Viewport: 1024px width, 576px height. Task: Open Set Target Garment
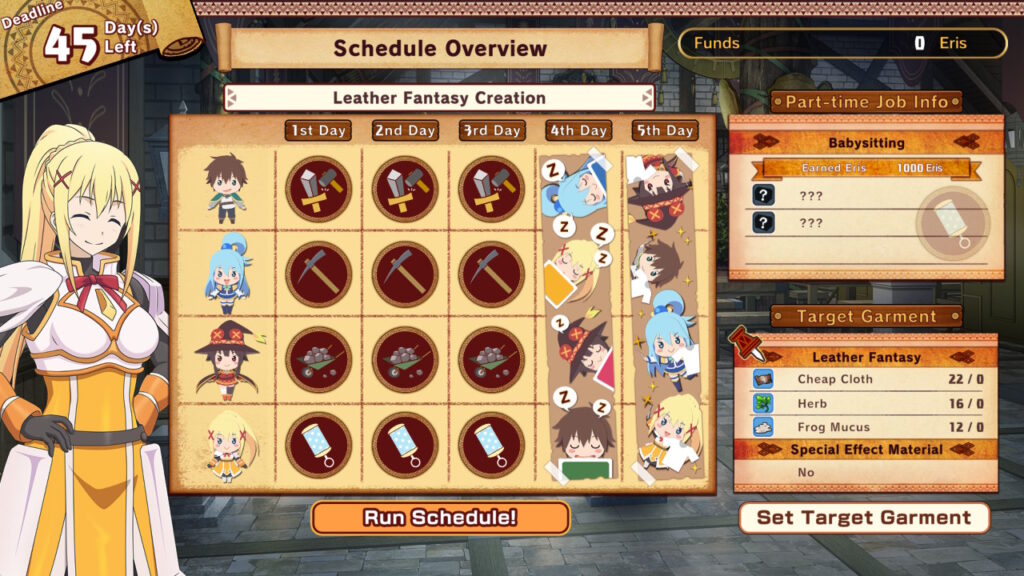pos(863,517)
